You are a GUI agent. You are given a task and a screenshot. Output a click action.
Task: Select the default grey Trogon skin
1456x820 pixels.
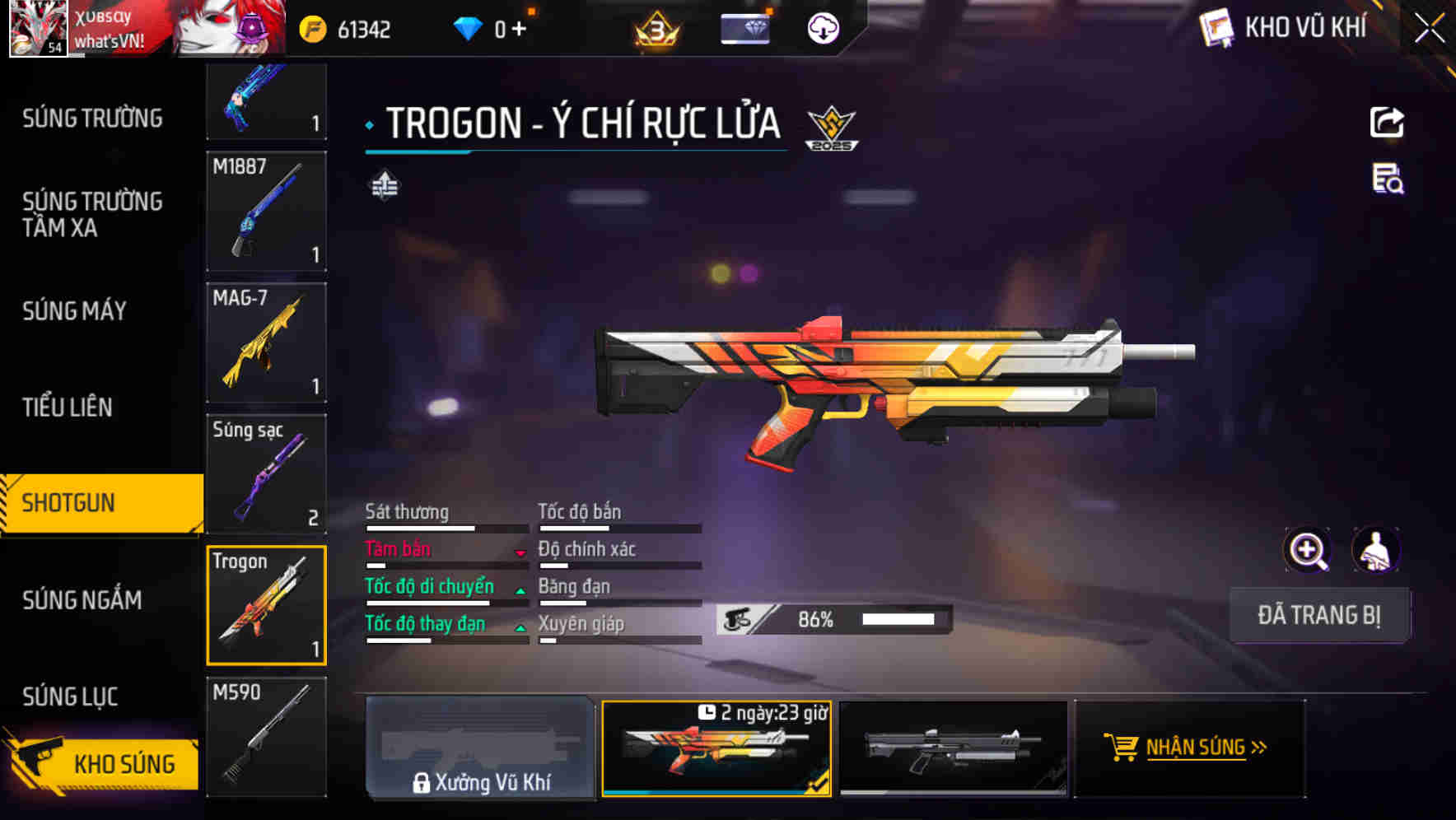pos(953,748)
